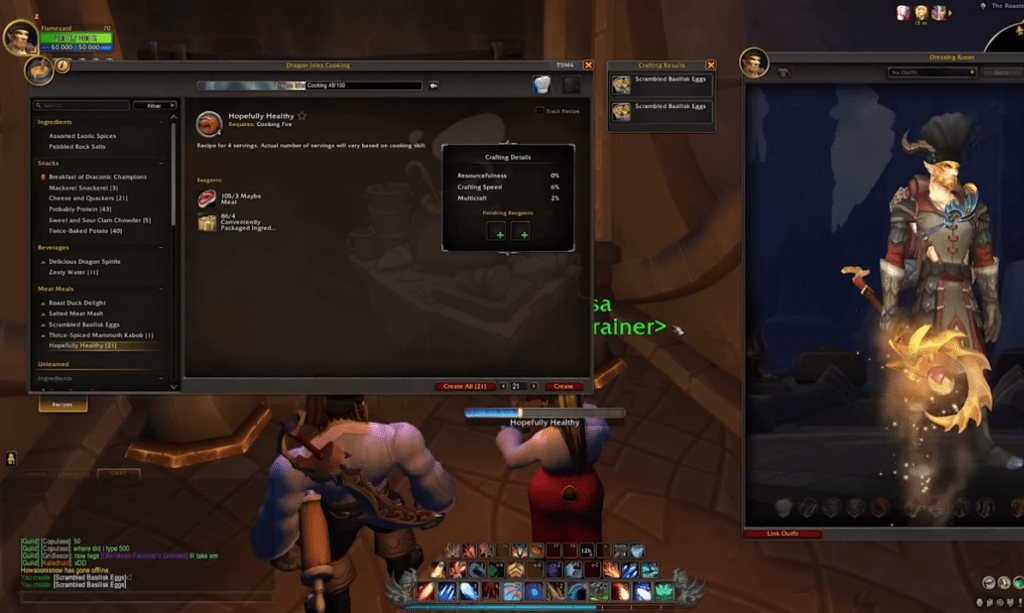1024x613 pixels.
Task: Toggle the Track Recipe checkbox
Action: coord(539,111)
